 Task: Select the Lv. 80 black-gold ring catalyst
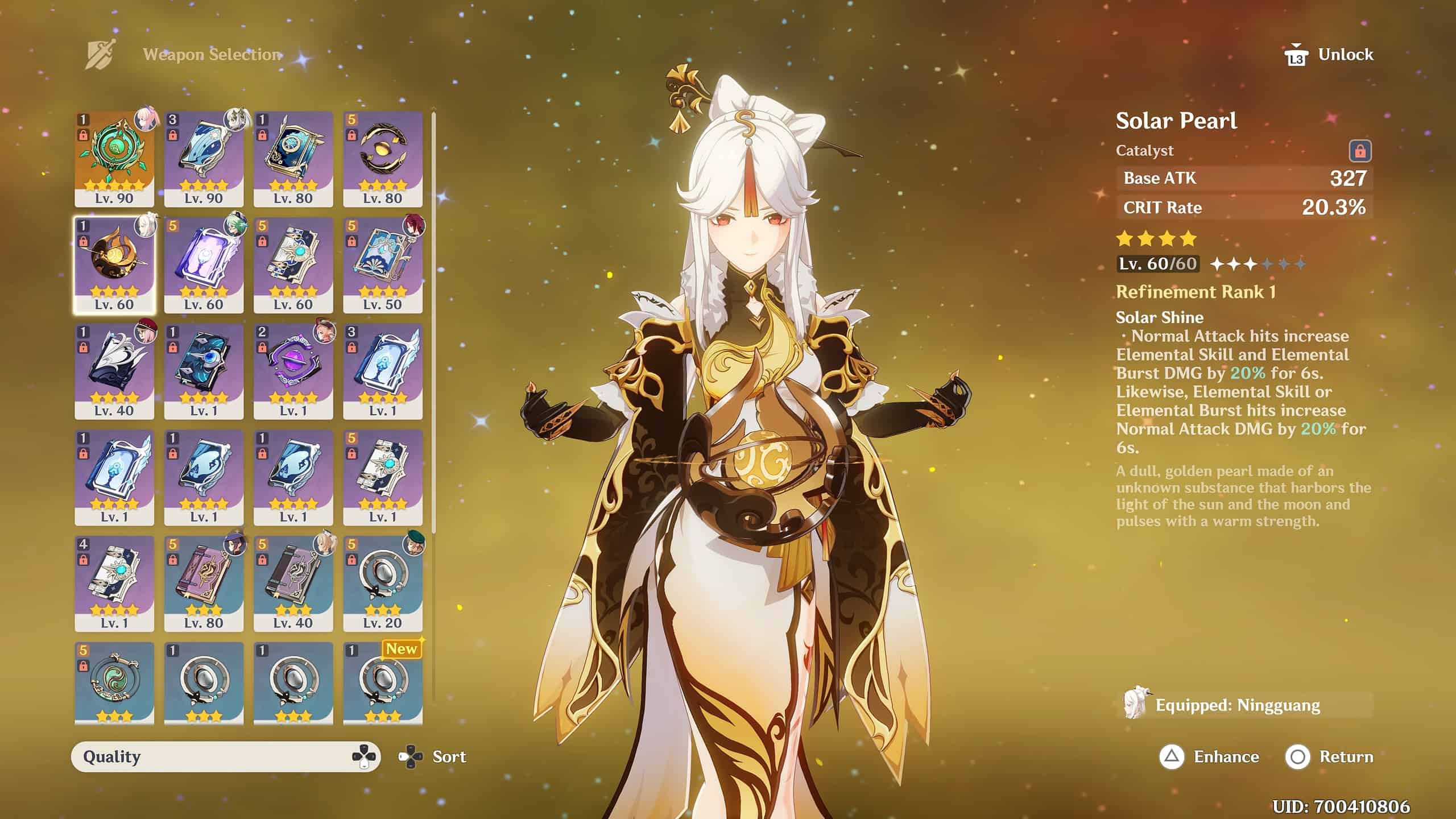[x=382, y=158]
